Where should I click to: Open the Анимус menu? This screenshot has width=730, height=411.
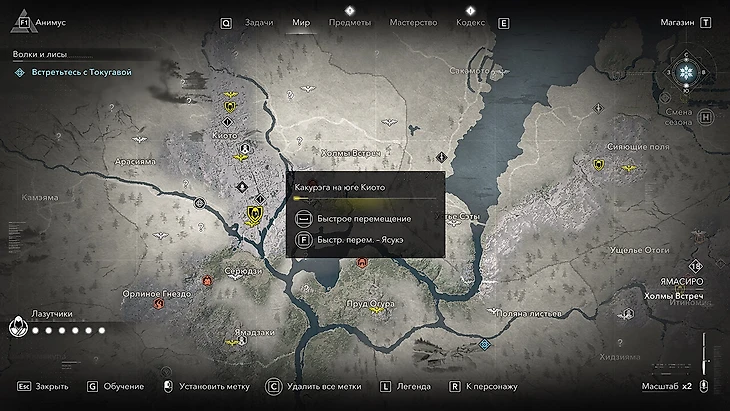(x=49, y=22)
